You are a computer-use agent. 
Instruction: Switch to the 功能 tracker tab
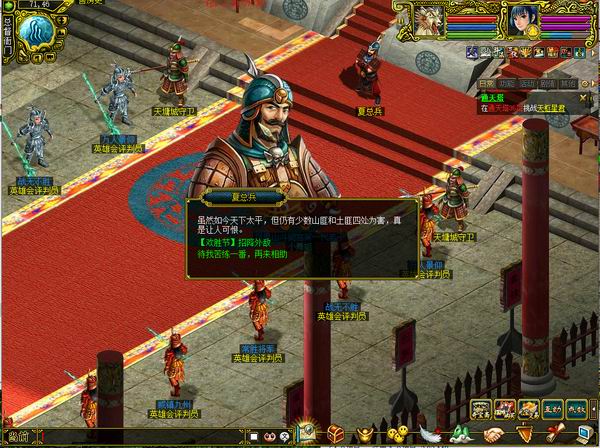(508, 84)
